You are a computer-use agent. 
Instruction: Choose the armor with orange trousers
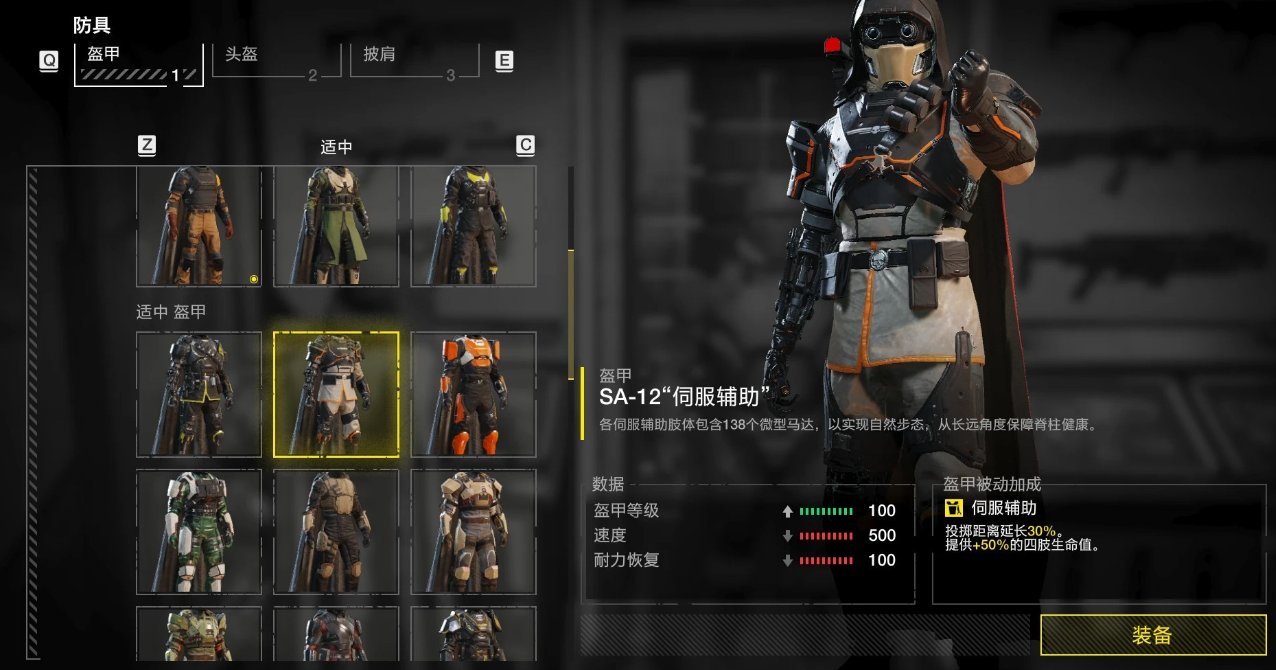pyautogui.click(x=198, y=226)
